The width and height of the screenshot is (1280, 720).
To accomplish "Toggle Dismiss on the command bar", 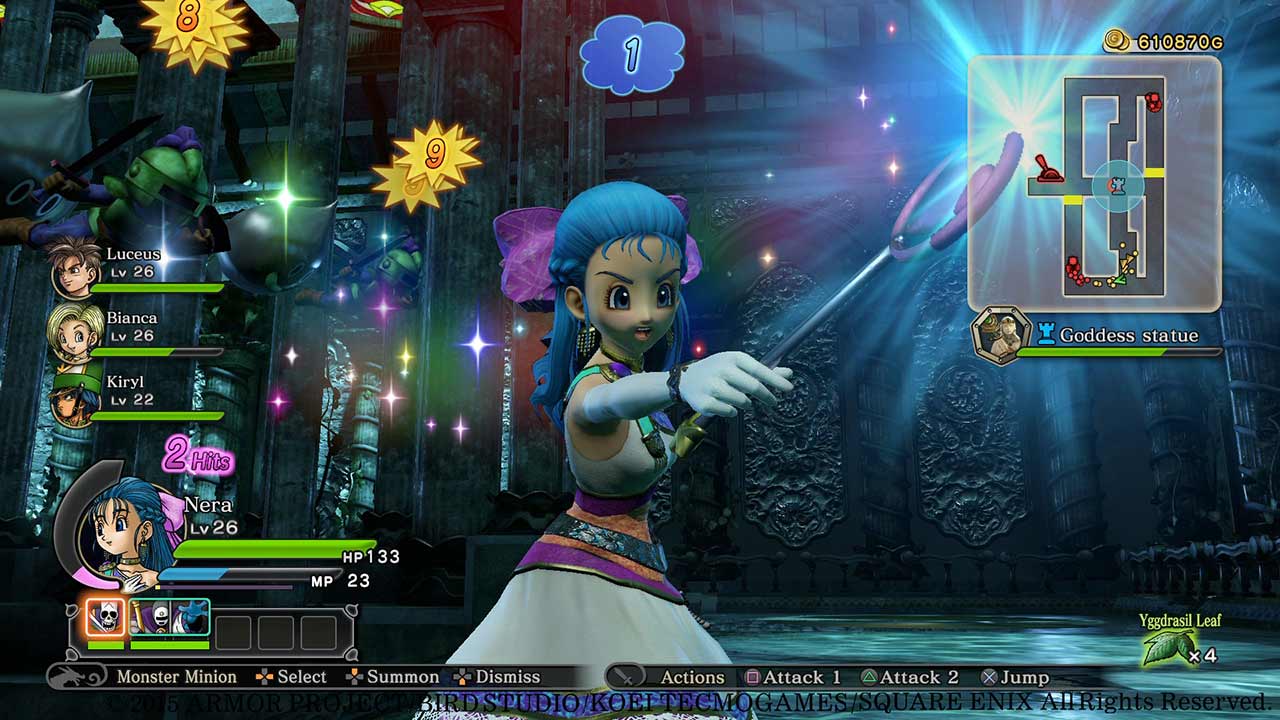I will (x=510, y=677).
